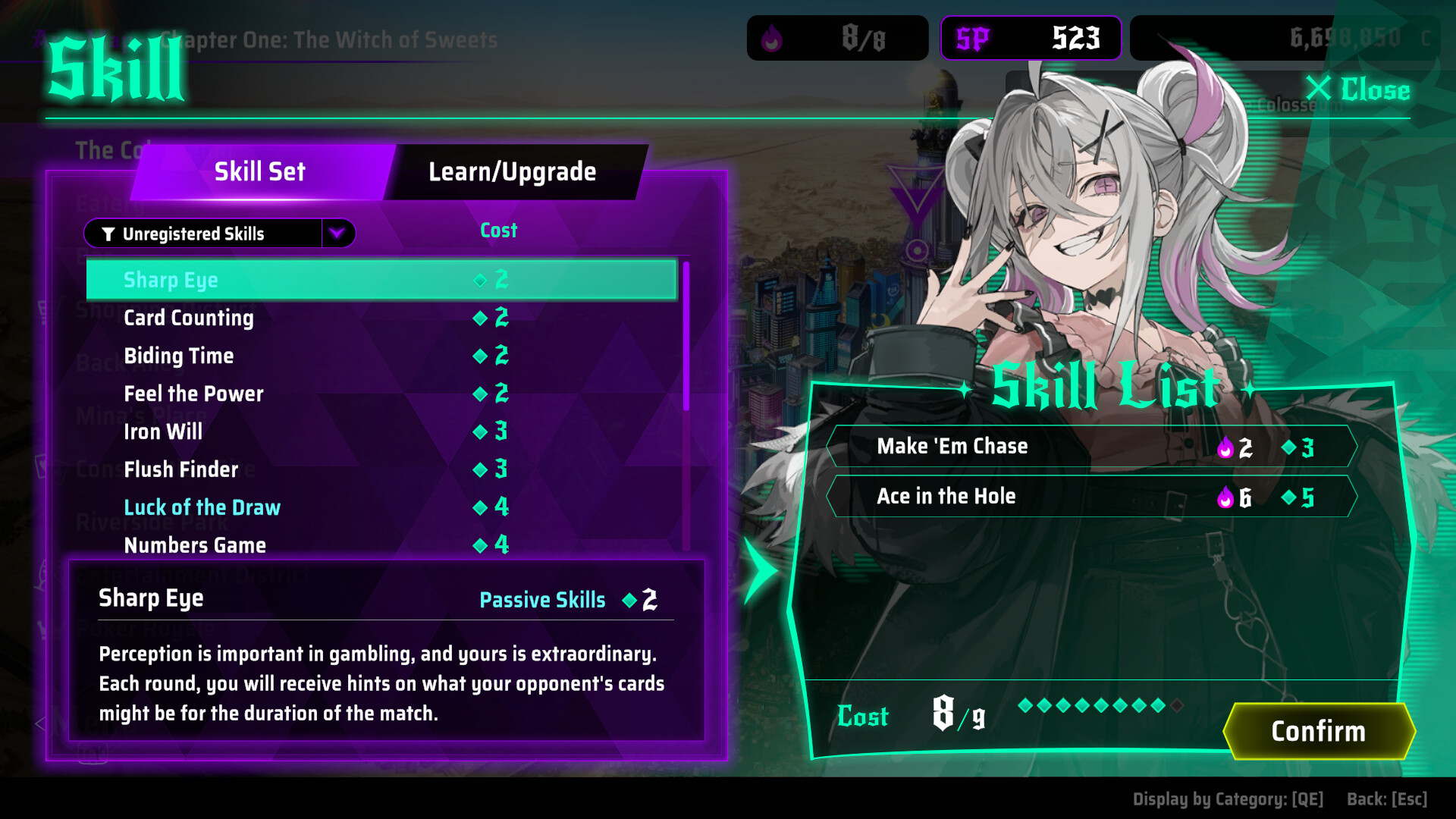The height and width of the screenshot is (819, 1456).
Task: Click Close to exit the Skill screen
Action: pyautogui.click(x=1360, y=90)
